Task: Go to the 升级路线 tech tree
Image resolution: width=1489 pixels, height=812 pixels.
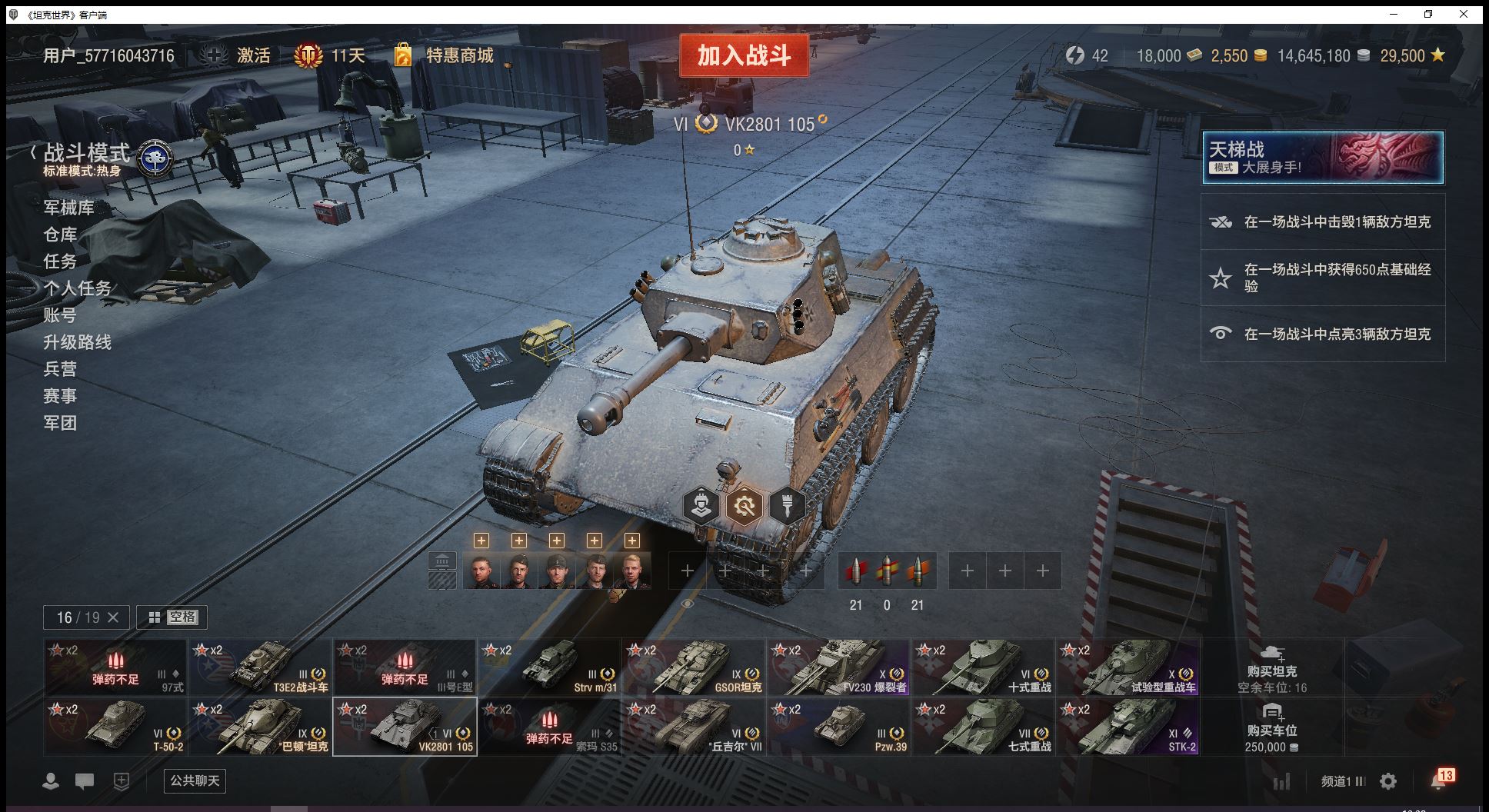Action: (x=77, y=342)
